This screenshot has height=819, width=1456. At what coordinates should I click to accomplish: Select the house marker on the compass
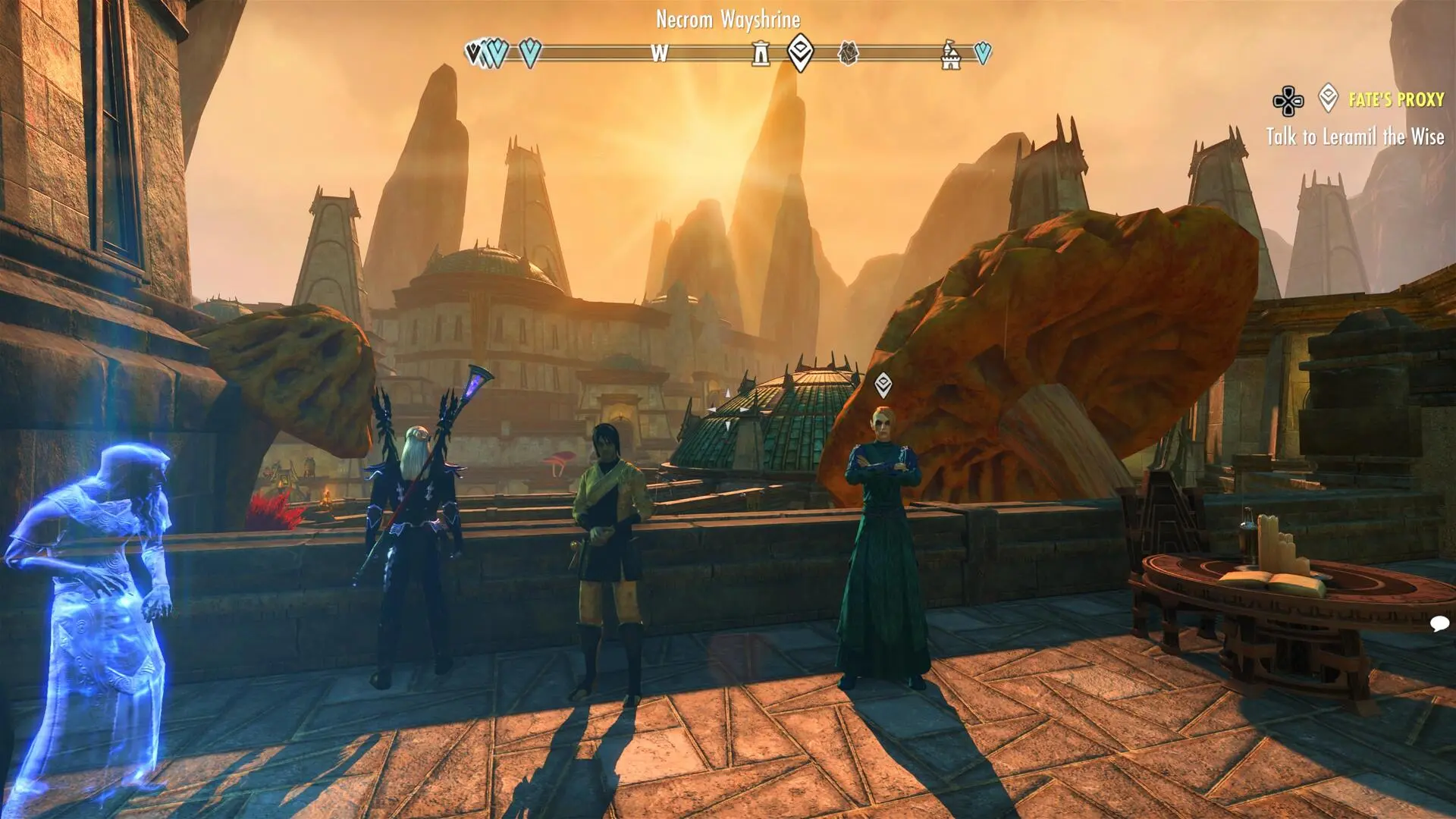848,52
